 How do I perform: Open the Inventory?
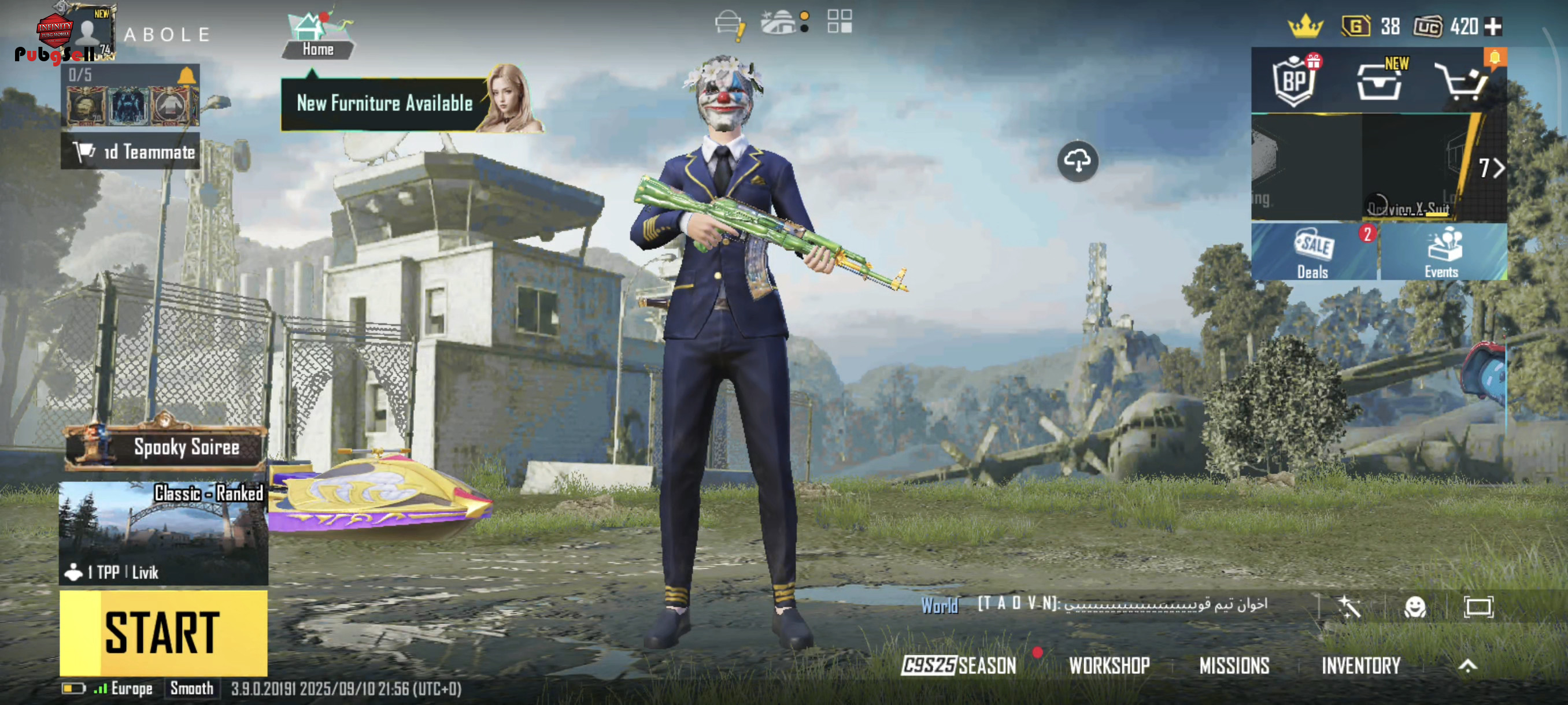(1361, 666)
